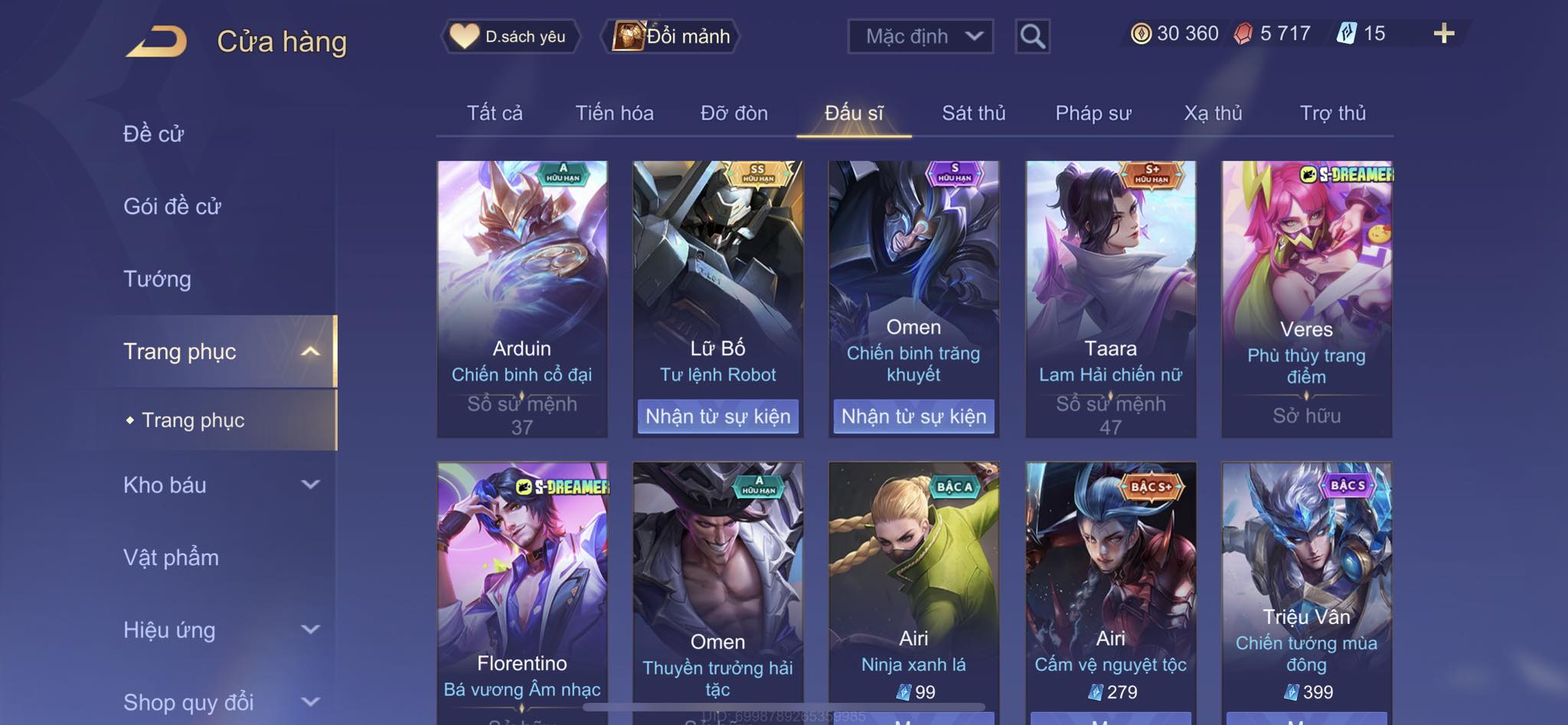The height and width of the screenshot is (725, 1568).
Task: Switch to the Tất cả tab
Action: tap(495, 113)
